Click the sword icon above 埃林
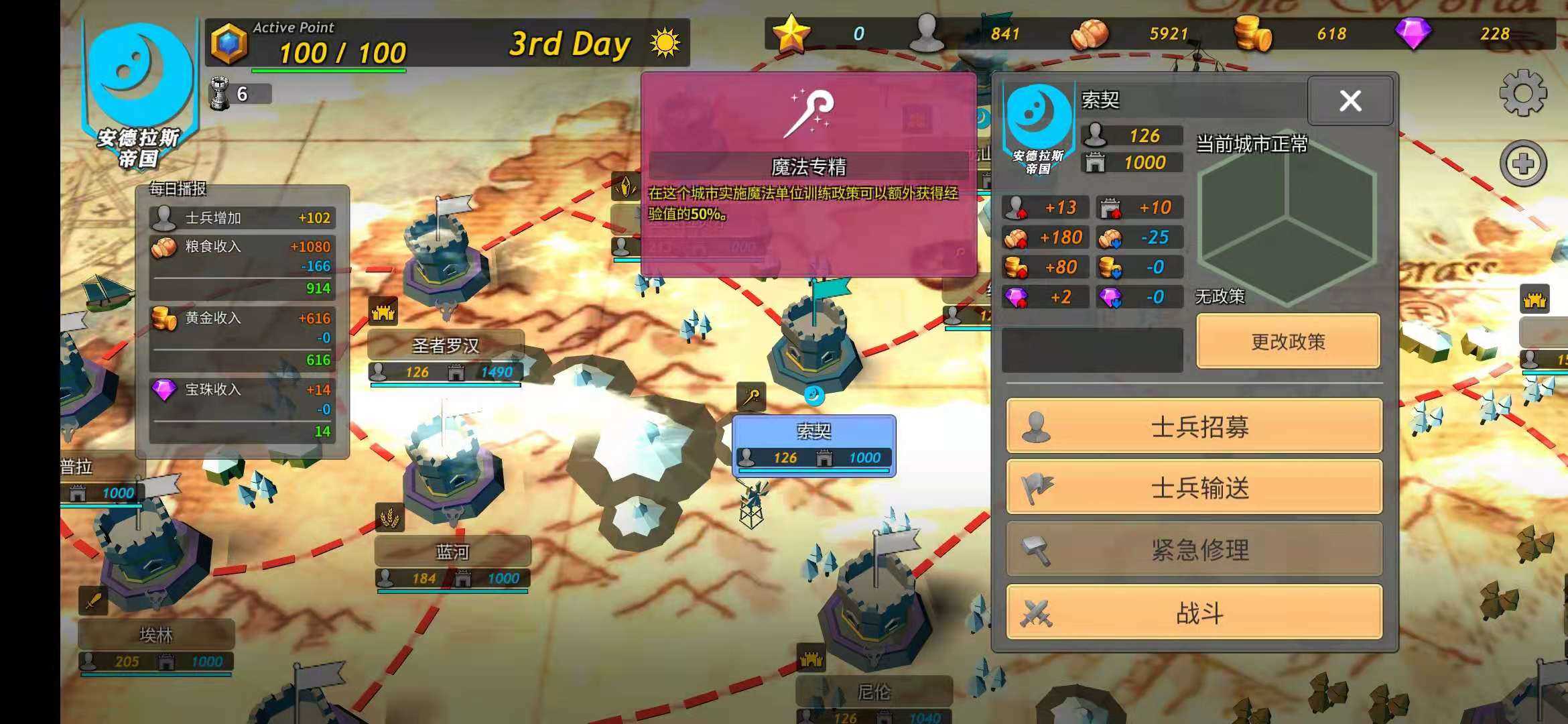The image size is (1568, 724). pos(93,601)
